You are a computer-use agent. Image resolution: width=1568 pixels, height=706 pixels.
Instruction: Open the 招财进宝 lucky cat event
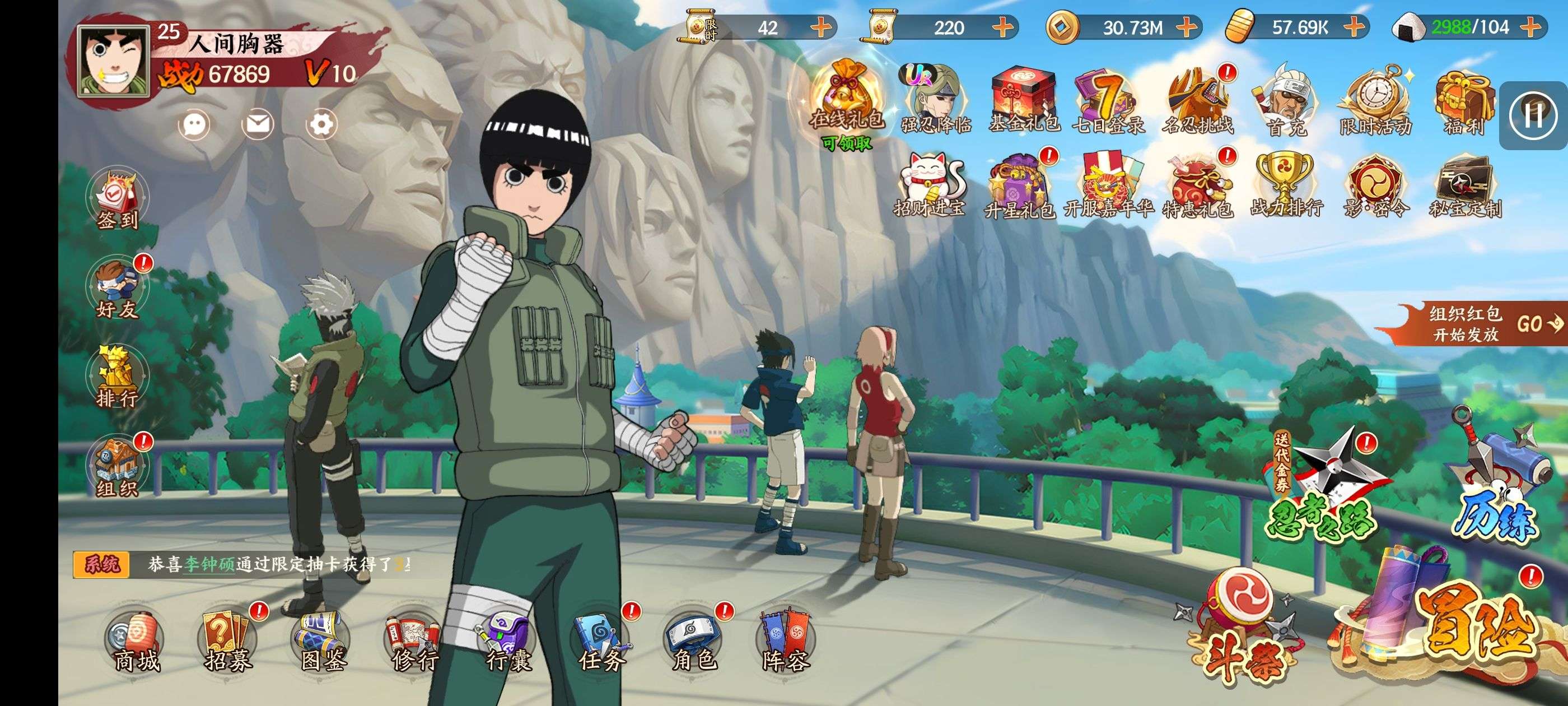pyautogui.click(x=930, y=184)
